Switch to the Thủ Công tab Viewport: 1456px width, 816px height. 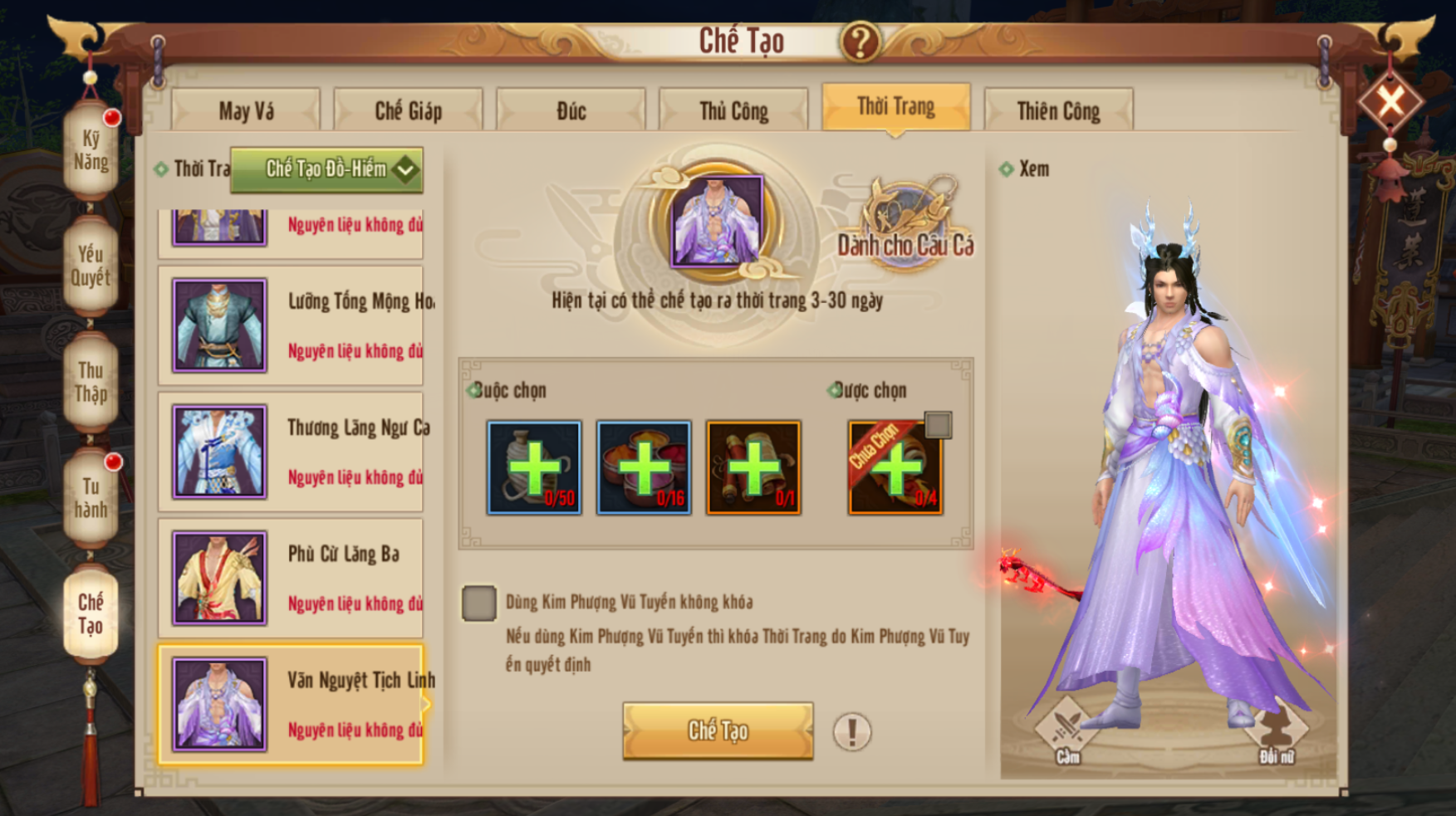[733, 110]
